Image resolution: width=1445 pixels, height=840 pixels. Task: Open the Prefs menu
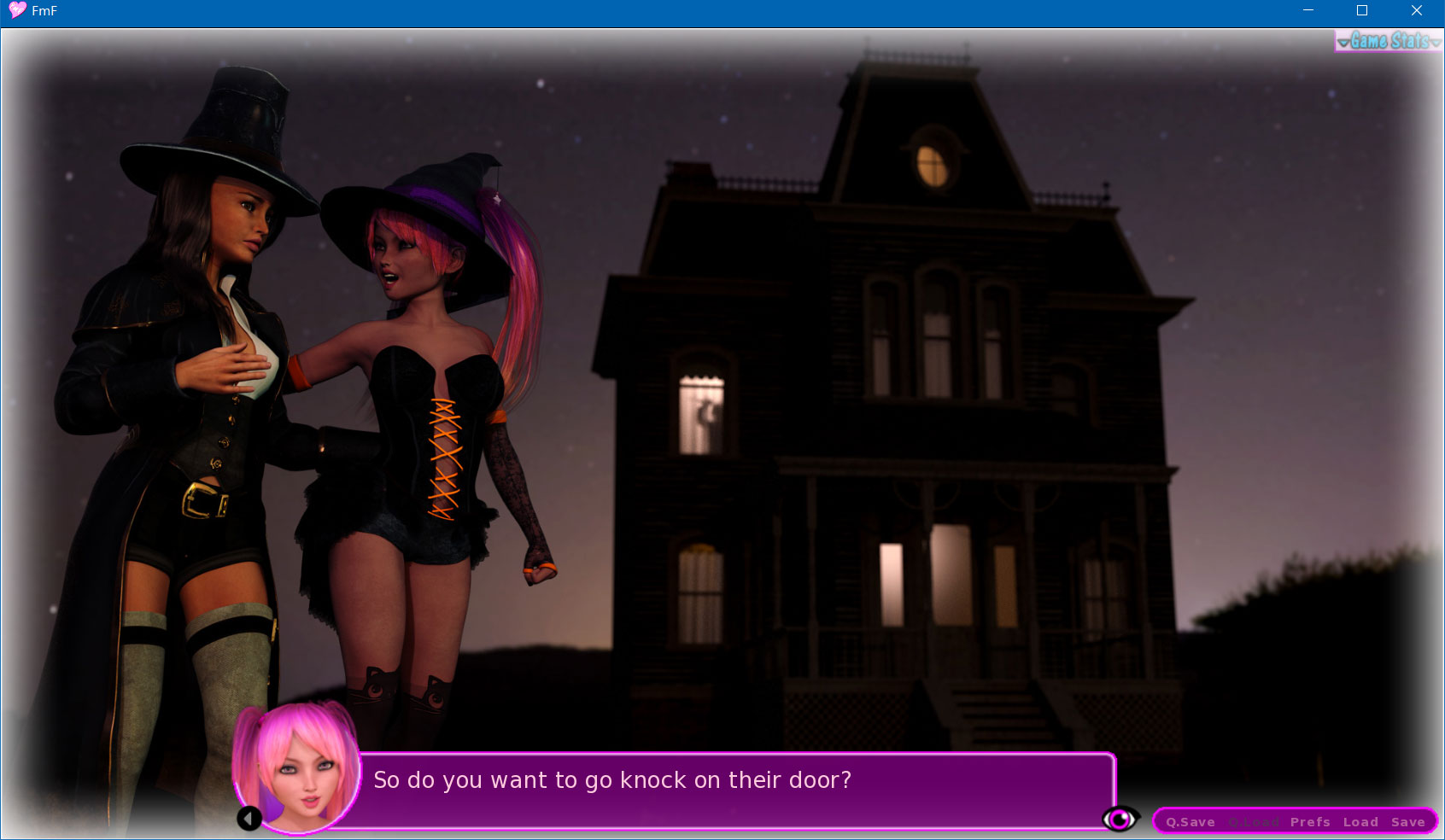(x=1310, y=822)
